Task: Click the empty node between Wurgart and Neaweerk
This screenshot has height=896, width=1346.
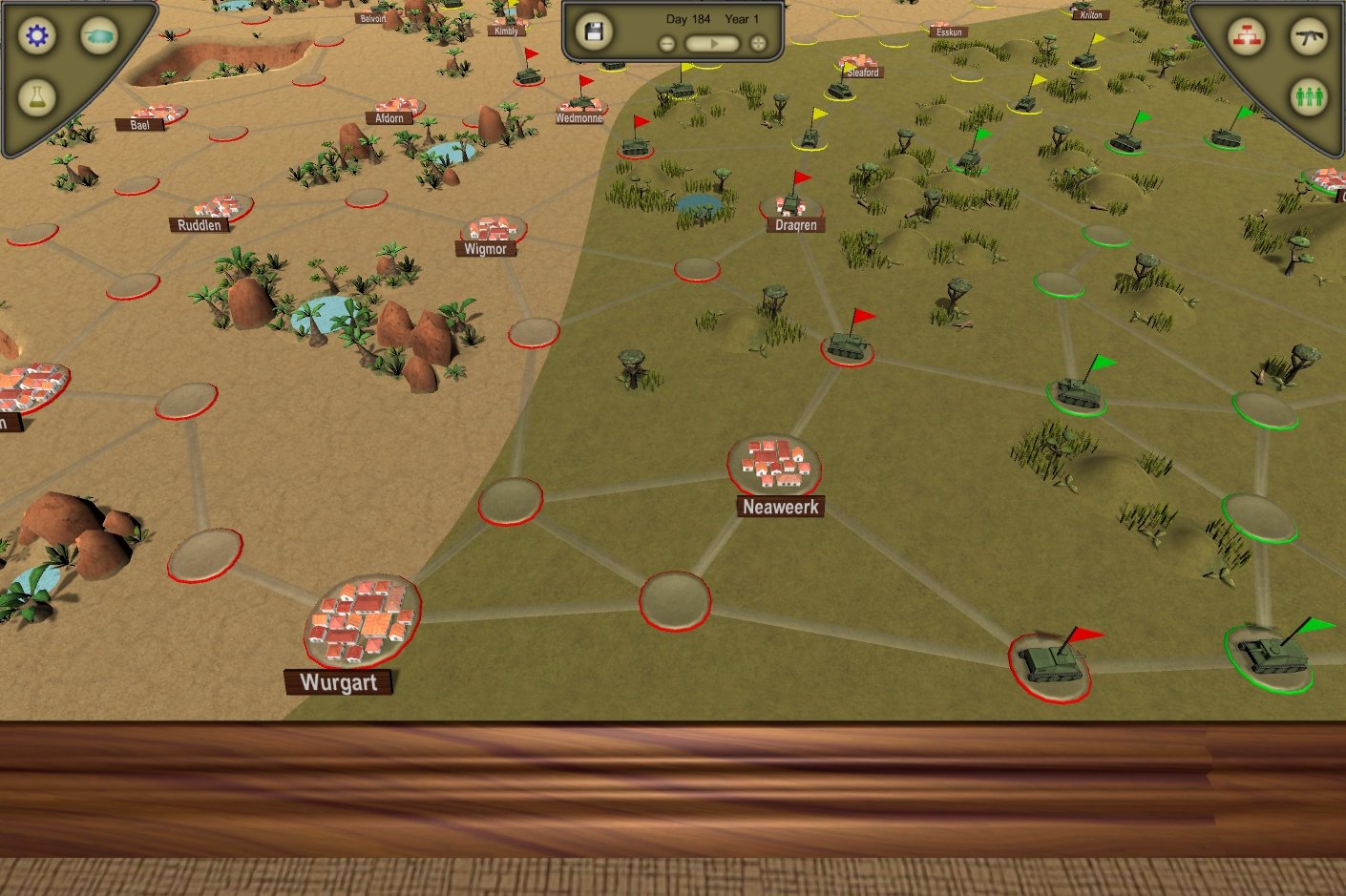Action: point(674,599)
